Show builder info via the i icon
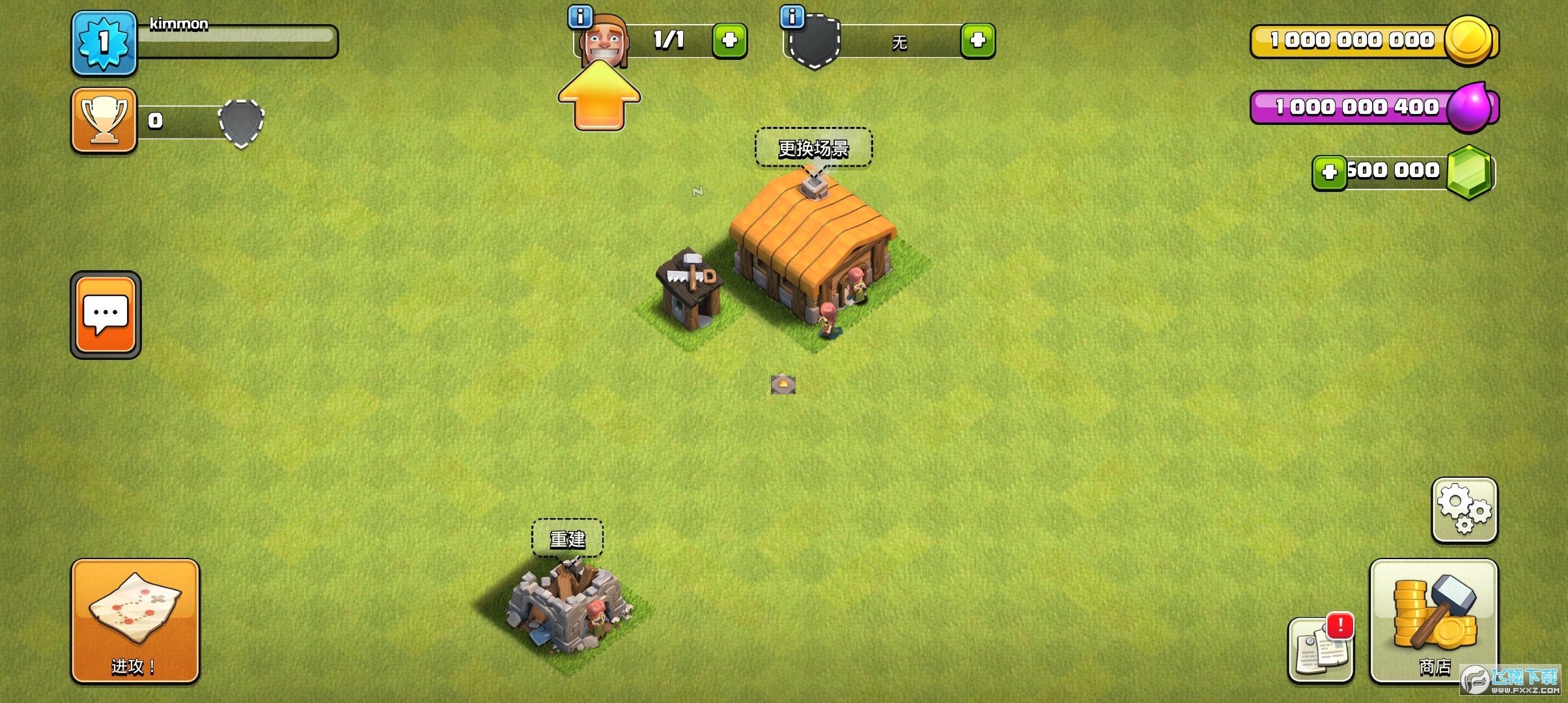This screenshot has width=1568, height=703. pyautogui.click(x=580, y=16)
